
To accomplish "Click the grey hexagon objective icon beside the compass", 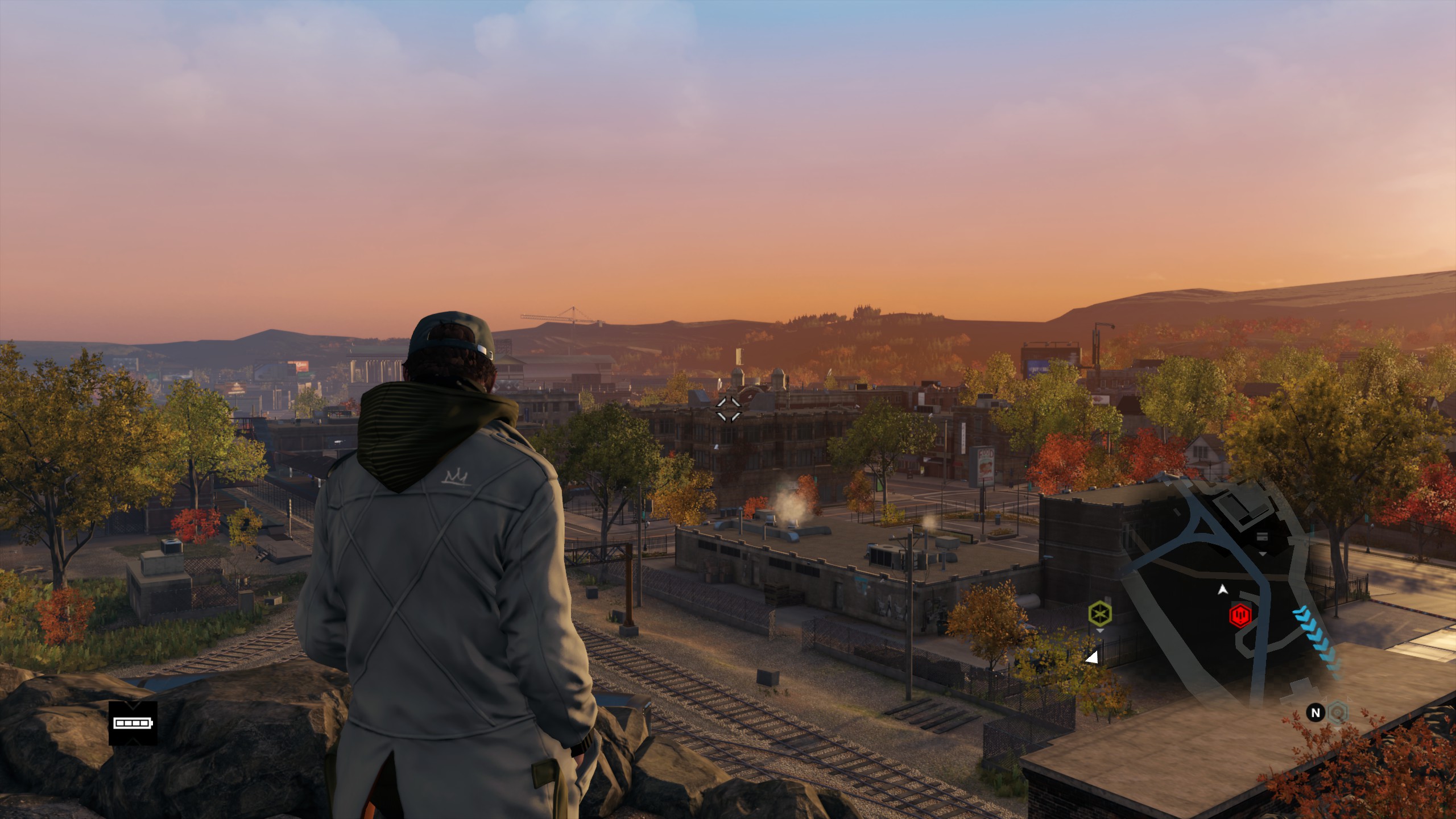I will 1338,712.
